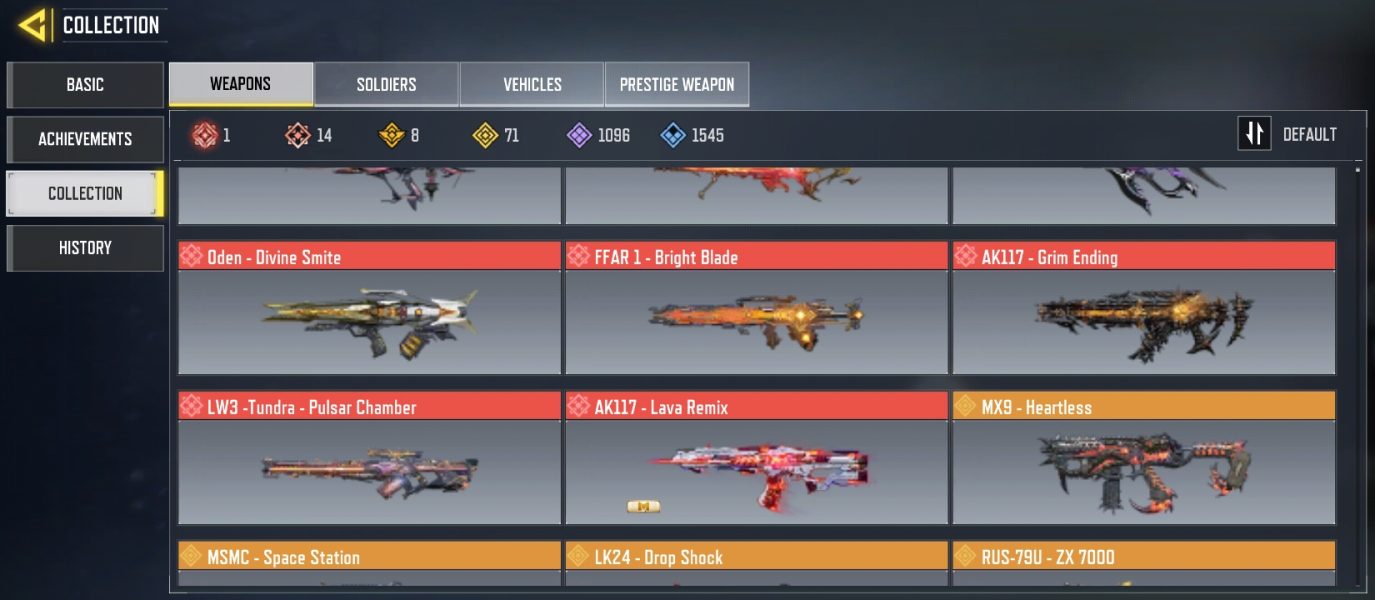Select the AK117 - Lava Remix weapon
The height and width of the screenshot is (600, 1375).
[x=756, y=458]
